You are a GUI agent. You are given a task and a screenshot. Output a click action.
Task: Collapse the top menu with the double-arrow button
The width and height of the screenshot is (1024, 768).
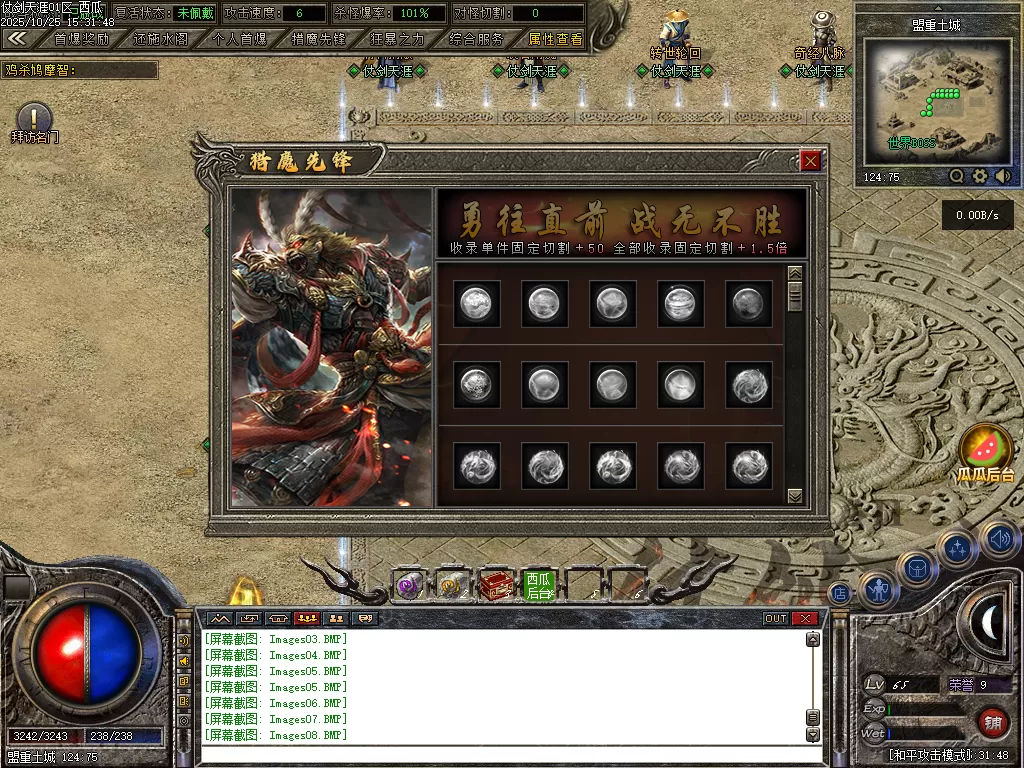(17, 39)
